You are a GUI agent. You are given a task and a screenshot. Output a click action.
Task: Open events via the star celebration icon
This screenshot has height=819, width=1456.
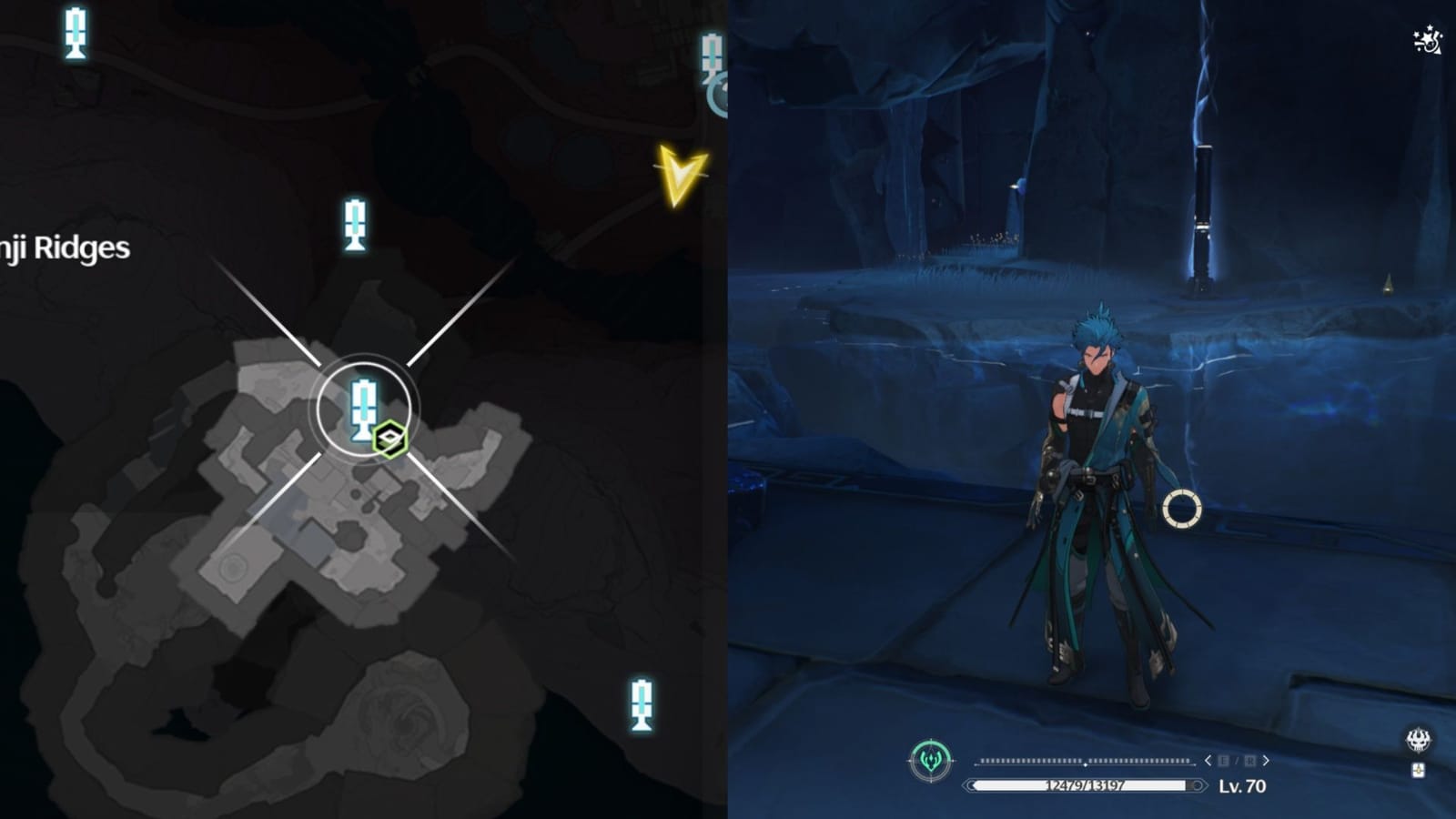(1427, 41)
